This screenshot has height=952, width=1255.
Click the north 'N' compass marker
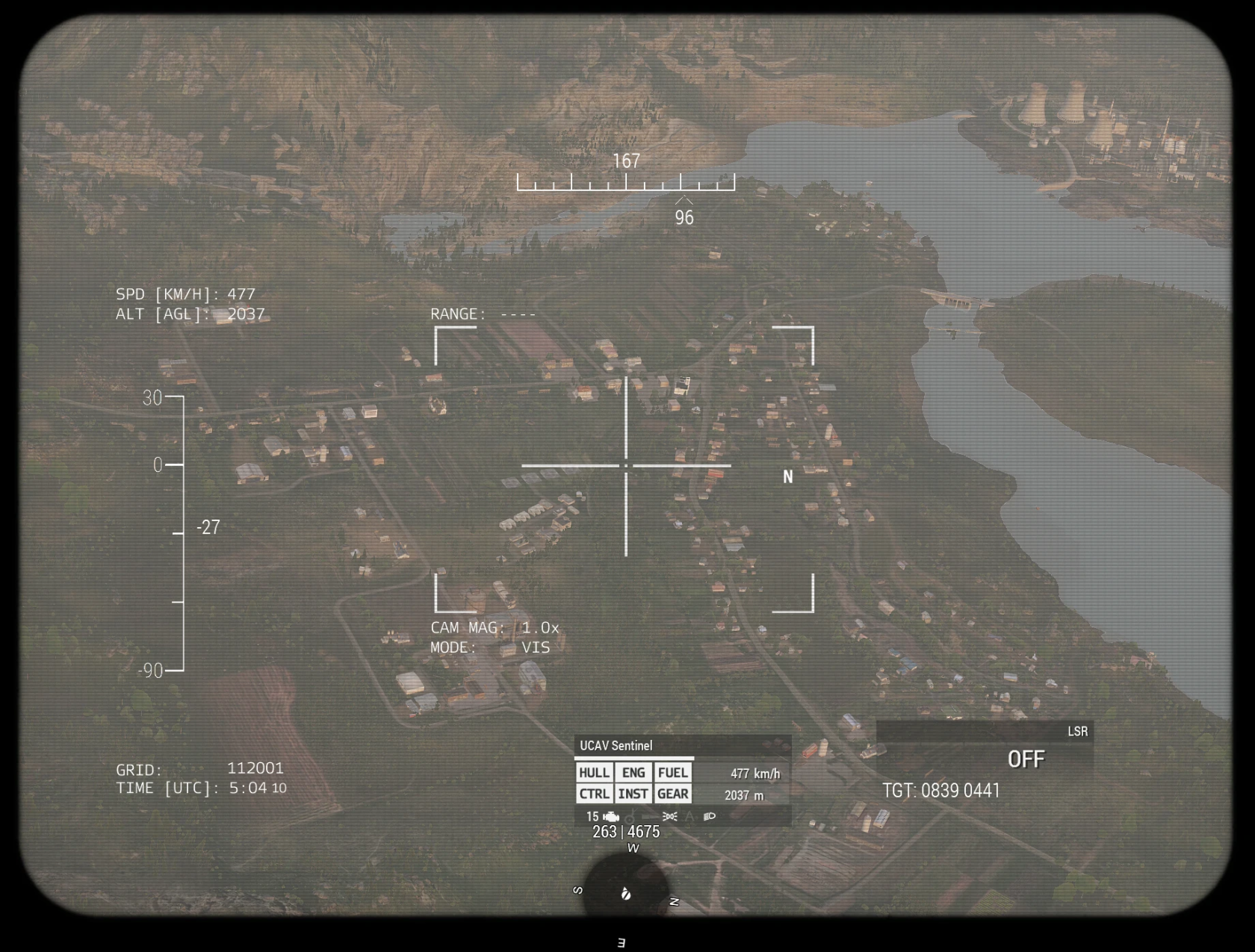click(x=787, y=476)
